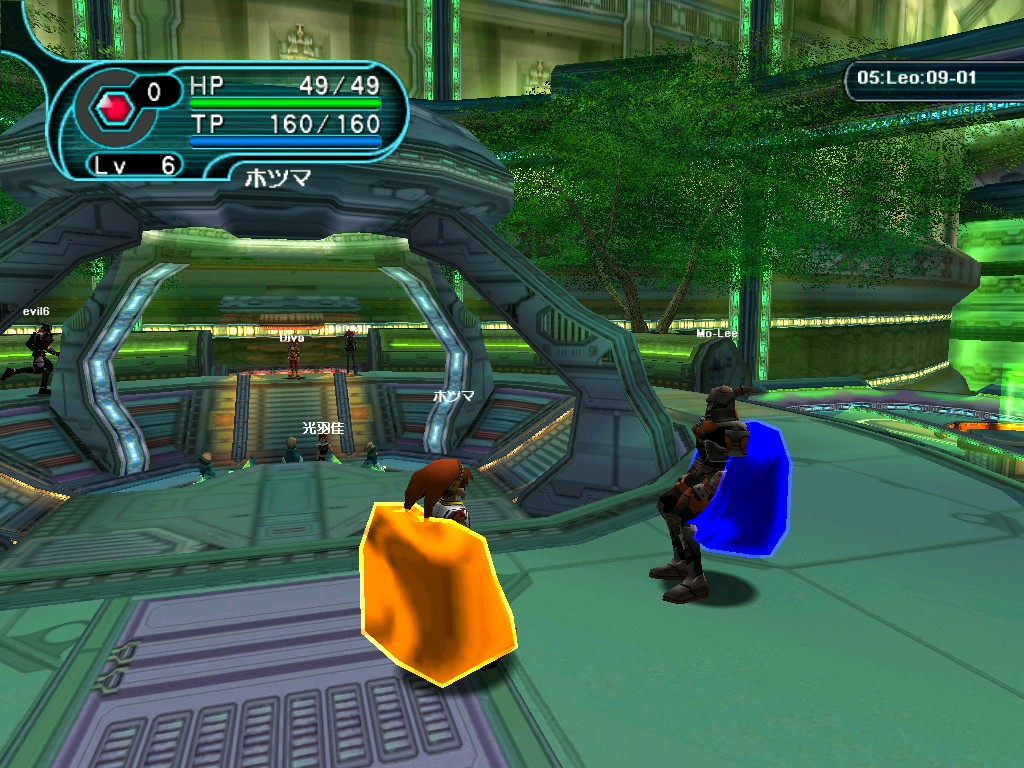Select the Mo-Lee player name tag
Image resolution: width=1024 pixels, height=768 pixels.
click(x=716, y=333)
